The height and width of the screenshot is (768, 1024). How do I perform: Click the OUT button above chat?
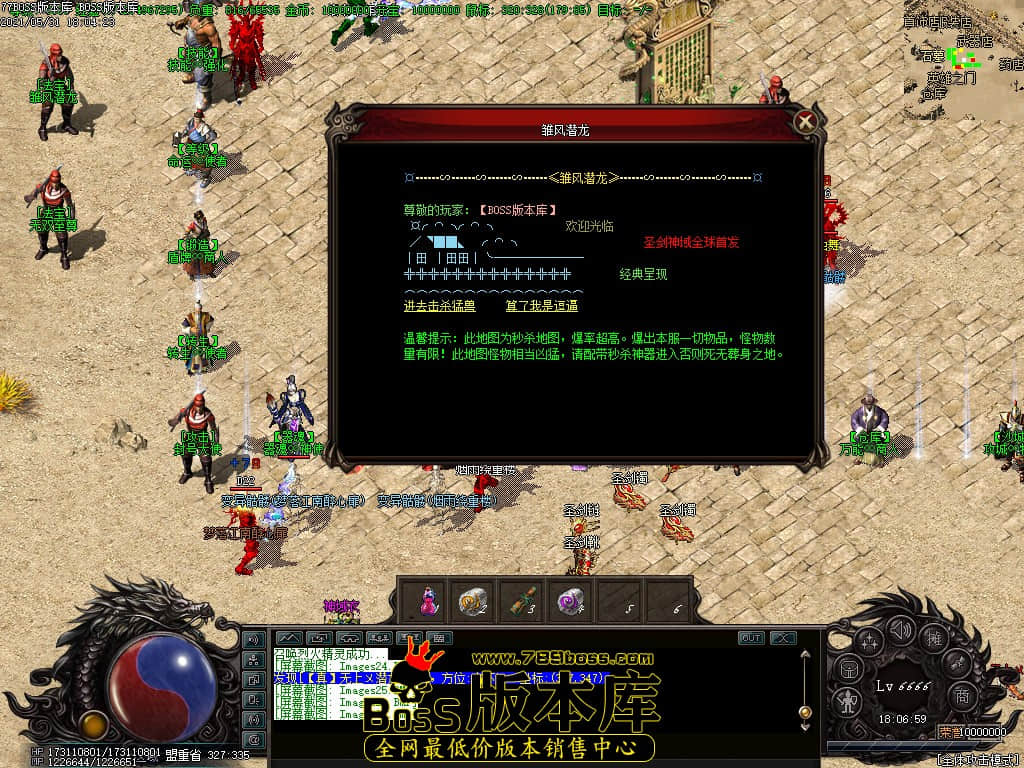pyautogui.click(x=751, y=638)
